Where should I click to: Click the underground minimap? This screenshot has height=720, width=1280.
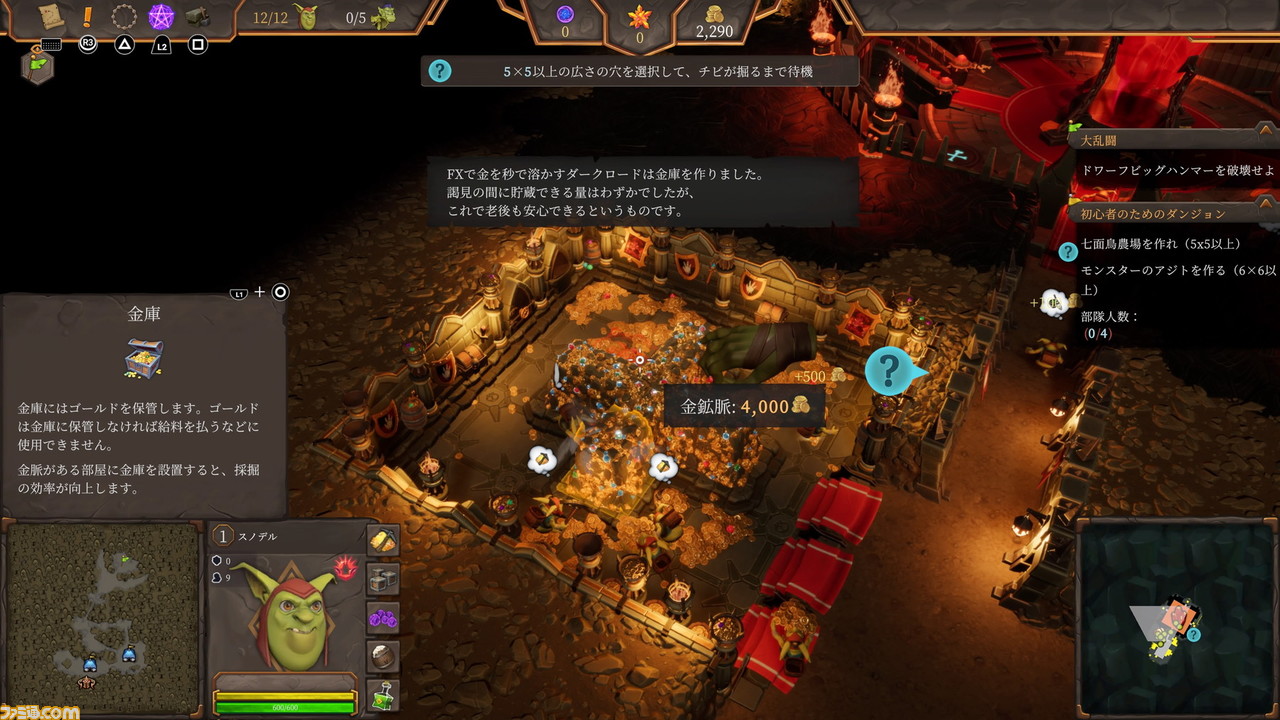(x=103, y=616)
